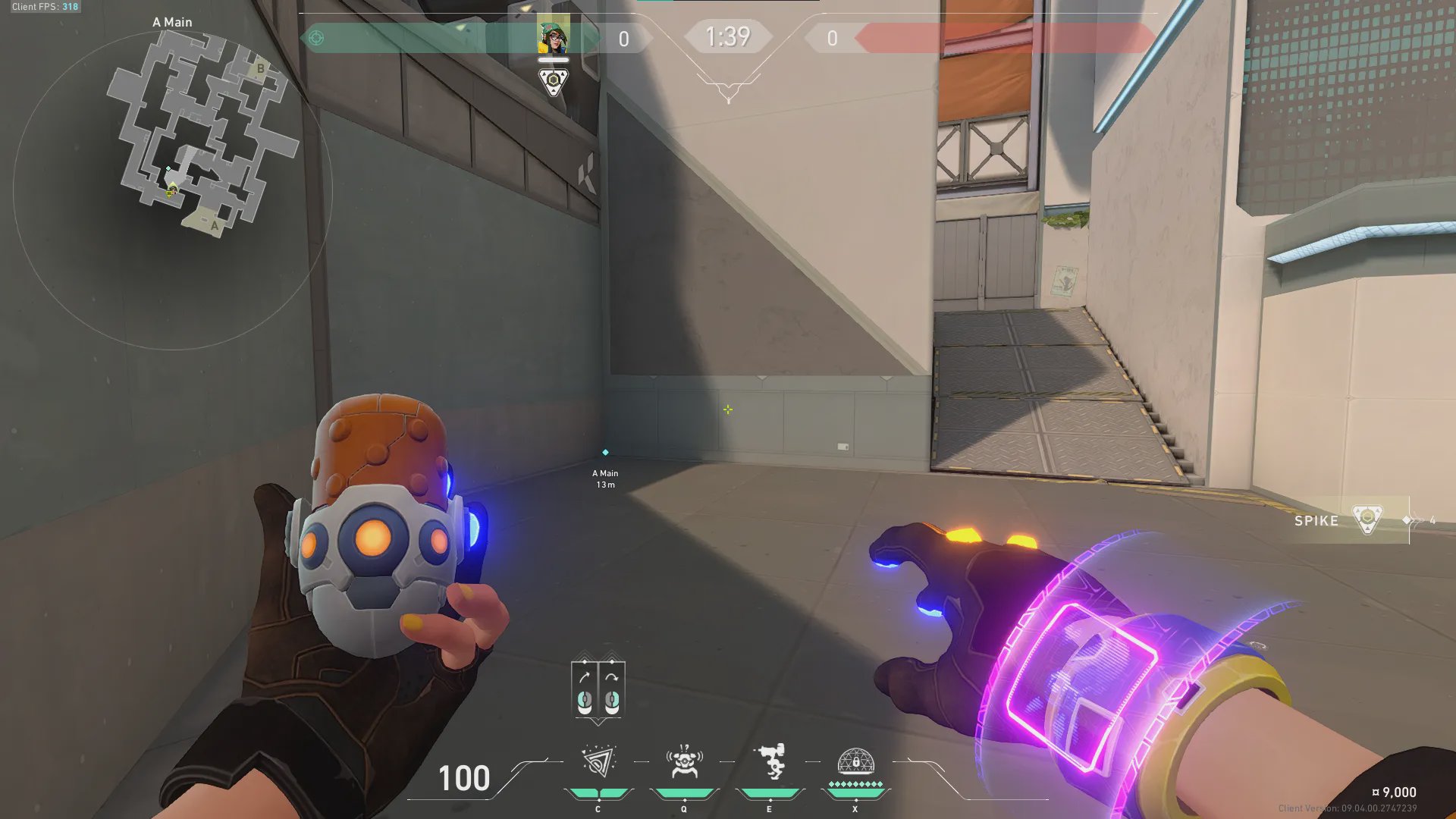Select the throw mode indicator above abilities
1456x819 pixels.
click(x=598, y=690)
